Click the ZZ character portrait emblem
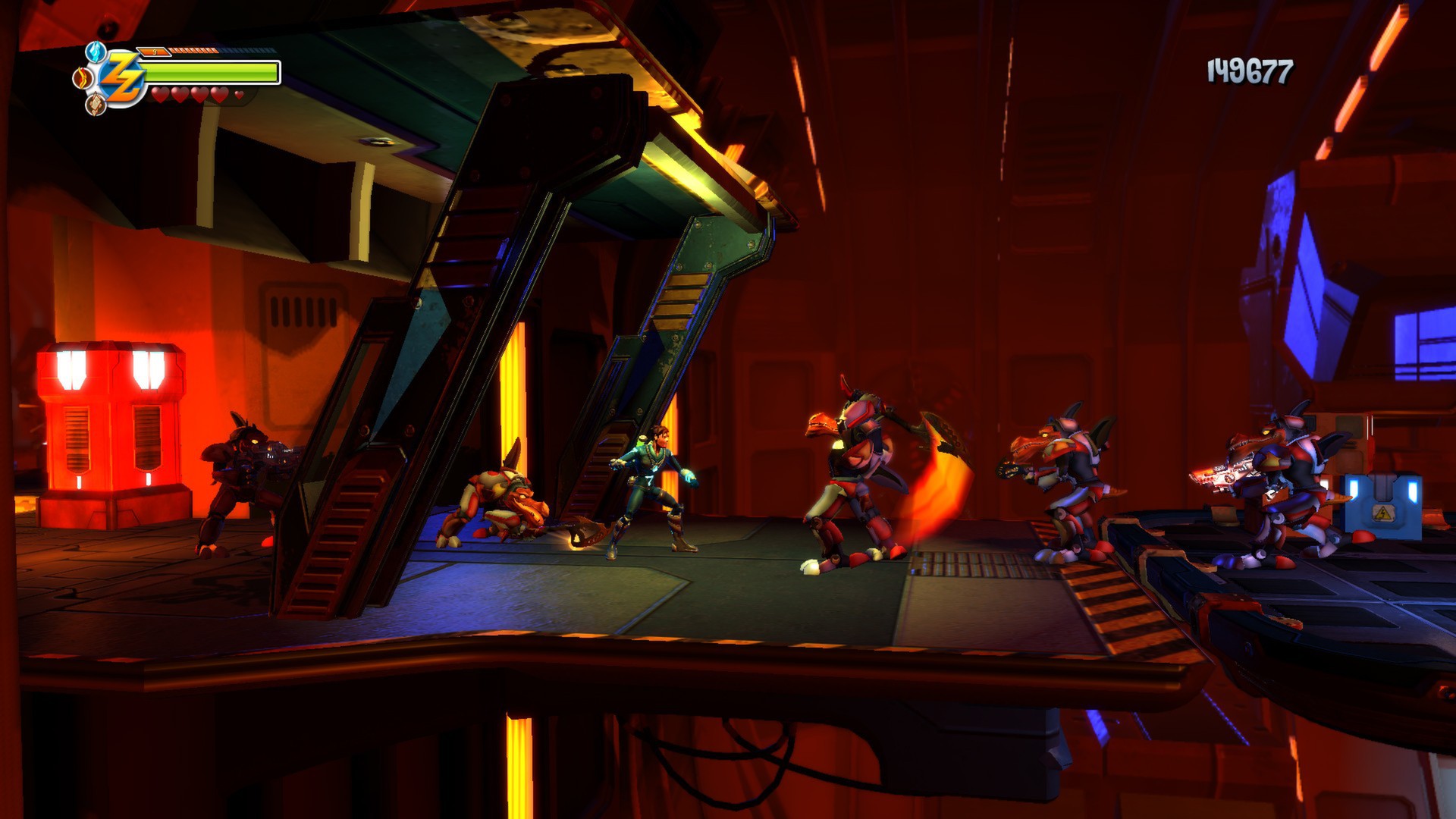Screen dimensions: 1456x819 coord(123,80)
